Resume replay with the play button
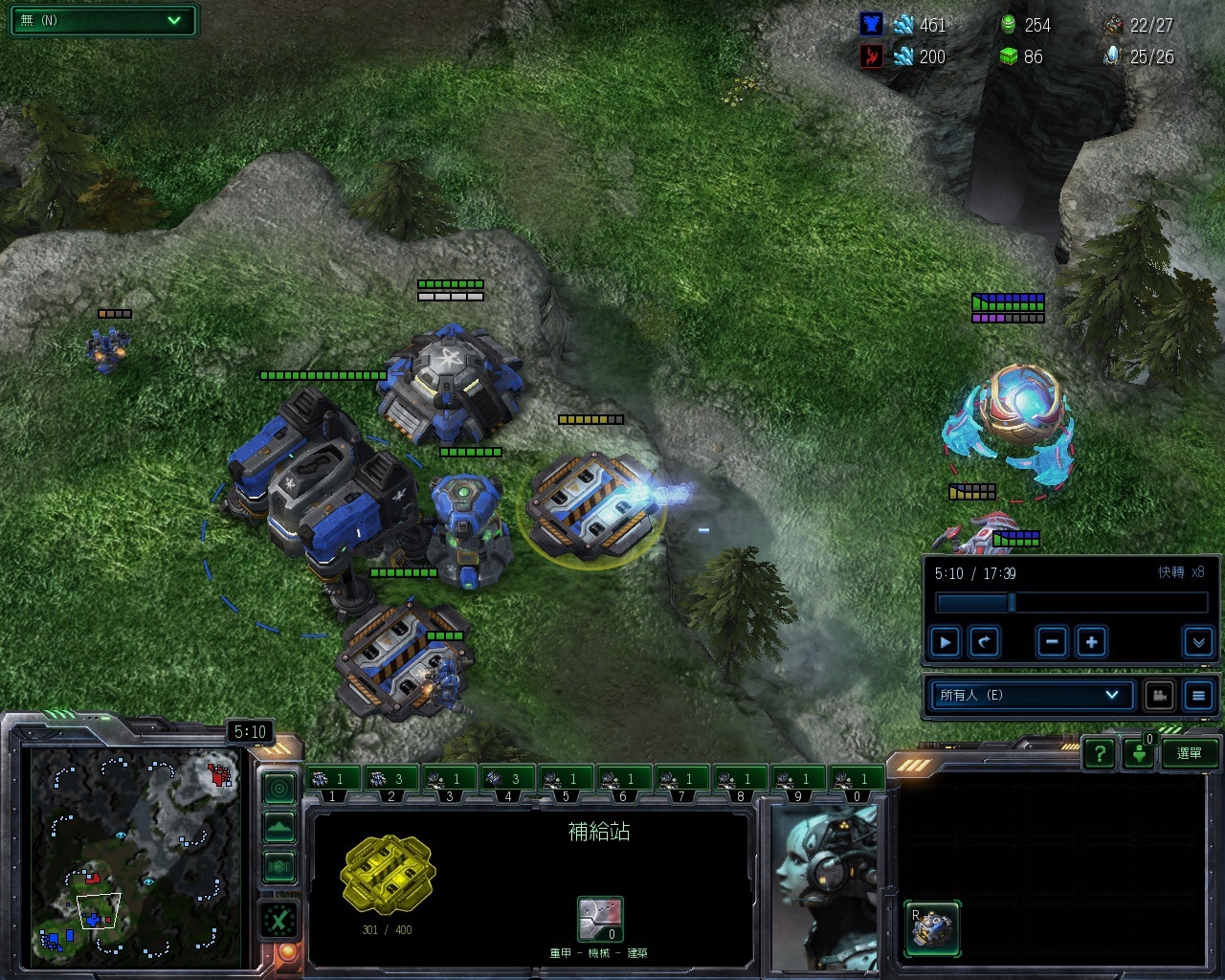Viewport: 1225px width, 980px height. [946, 642]
